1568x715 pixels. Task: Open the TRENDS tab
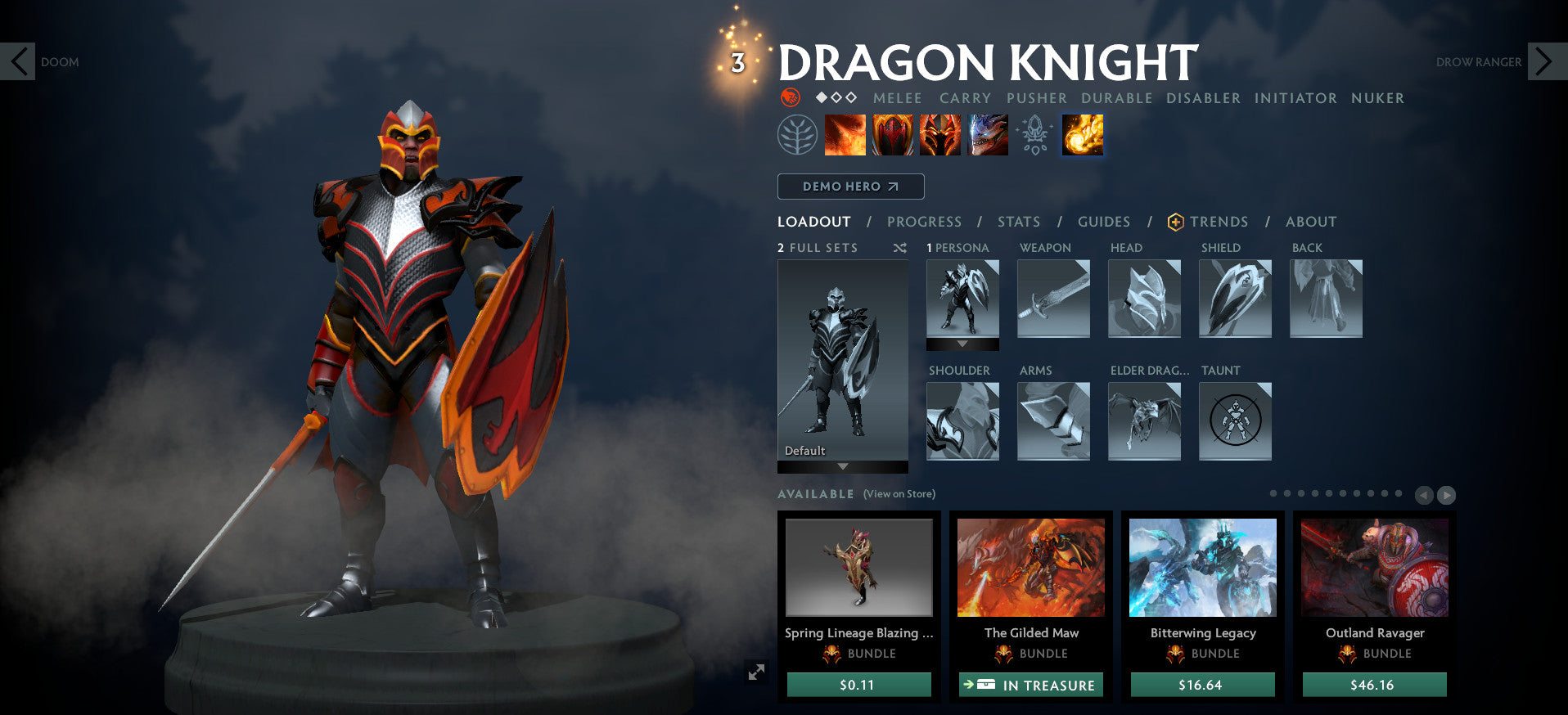[1219, 221]
